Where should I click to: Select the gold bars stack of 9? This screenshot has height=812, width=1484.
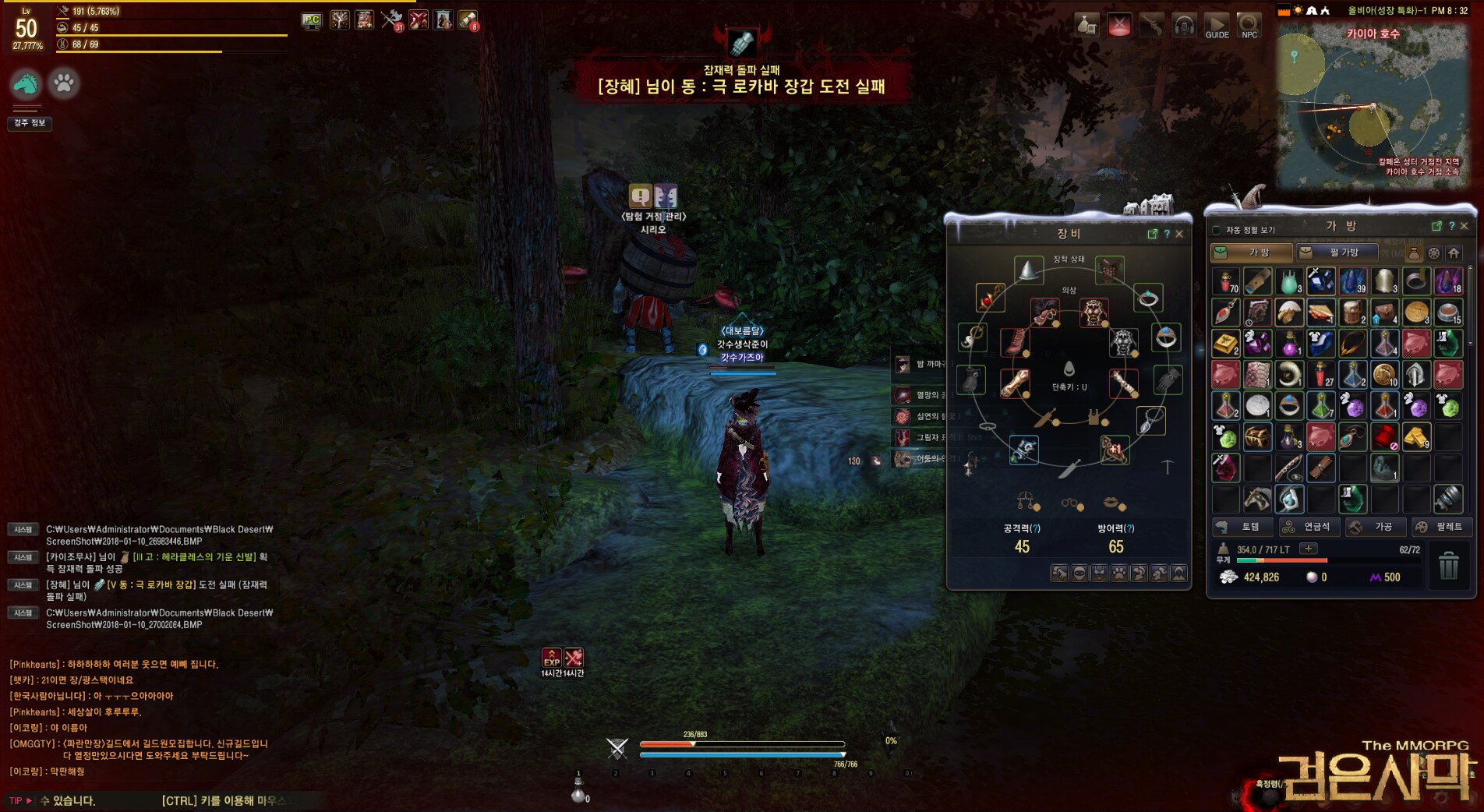tap(1416, 437)
